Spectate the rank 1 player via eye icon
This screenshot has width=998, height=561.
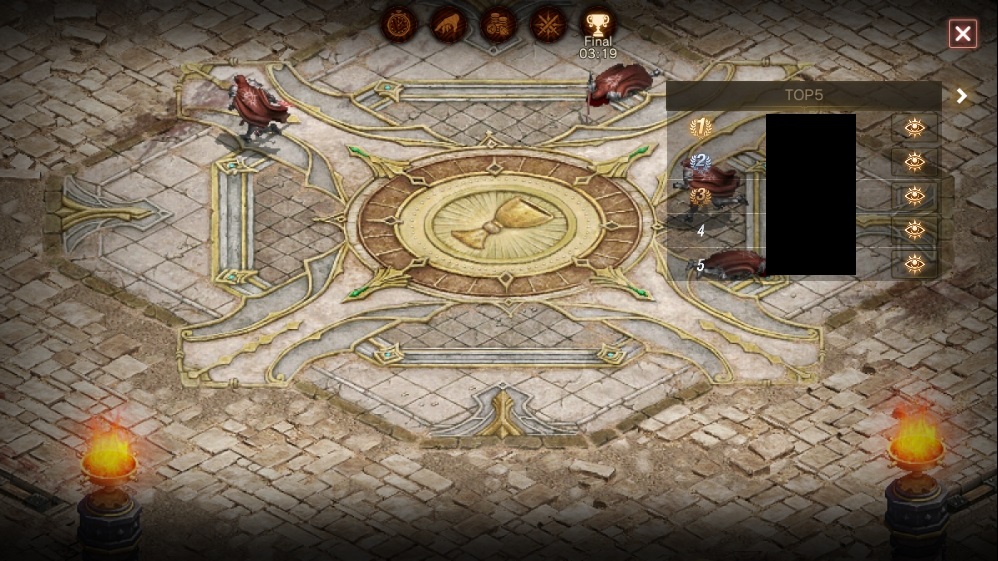tap(914, 128)
